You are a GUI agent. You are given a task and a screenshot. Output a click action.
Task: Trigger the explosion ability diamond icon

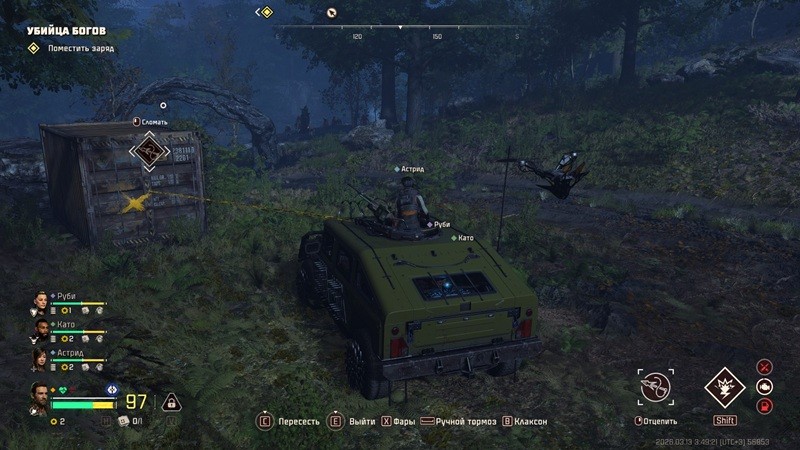tap(724, 387)
